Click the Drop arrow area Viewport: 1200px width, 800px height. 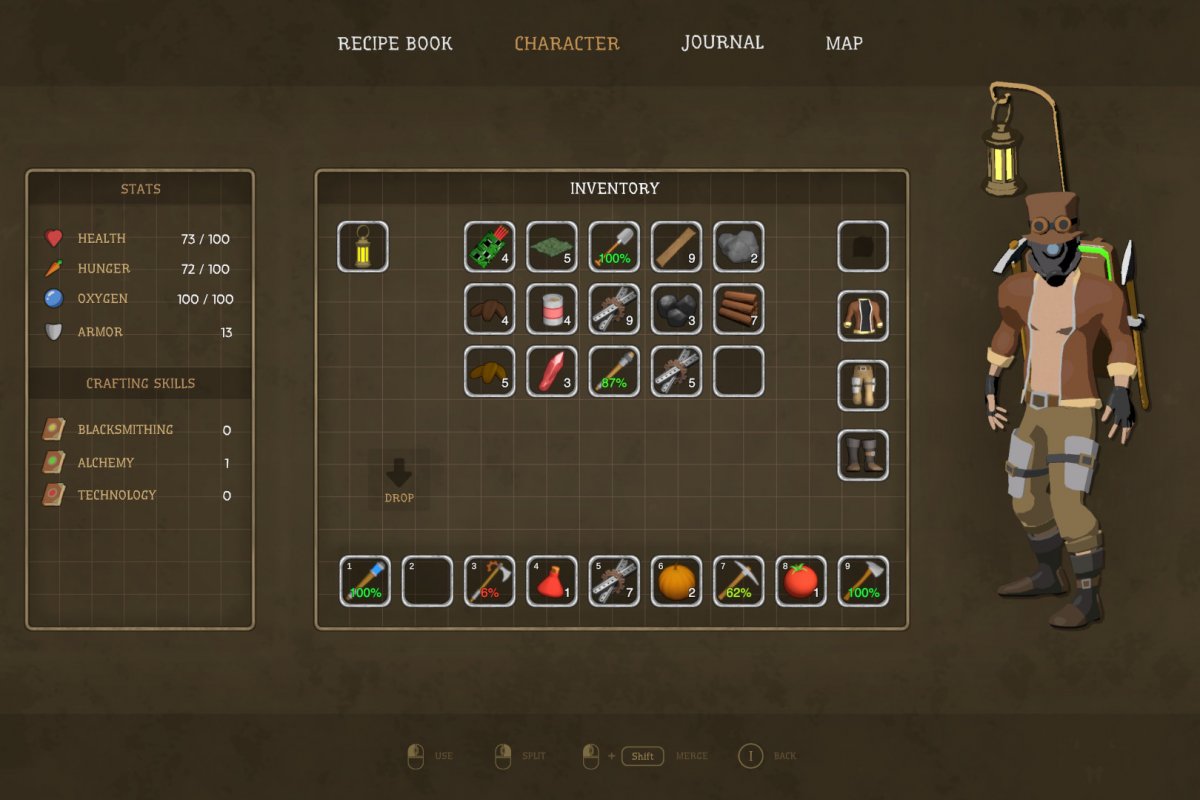399,480
